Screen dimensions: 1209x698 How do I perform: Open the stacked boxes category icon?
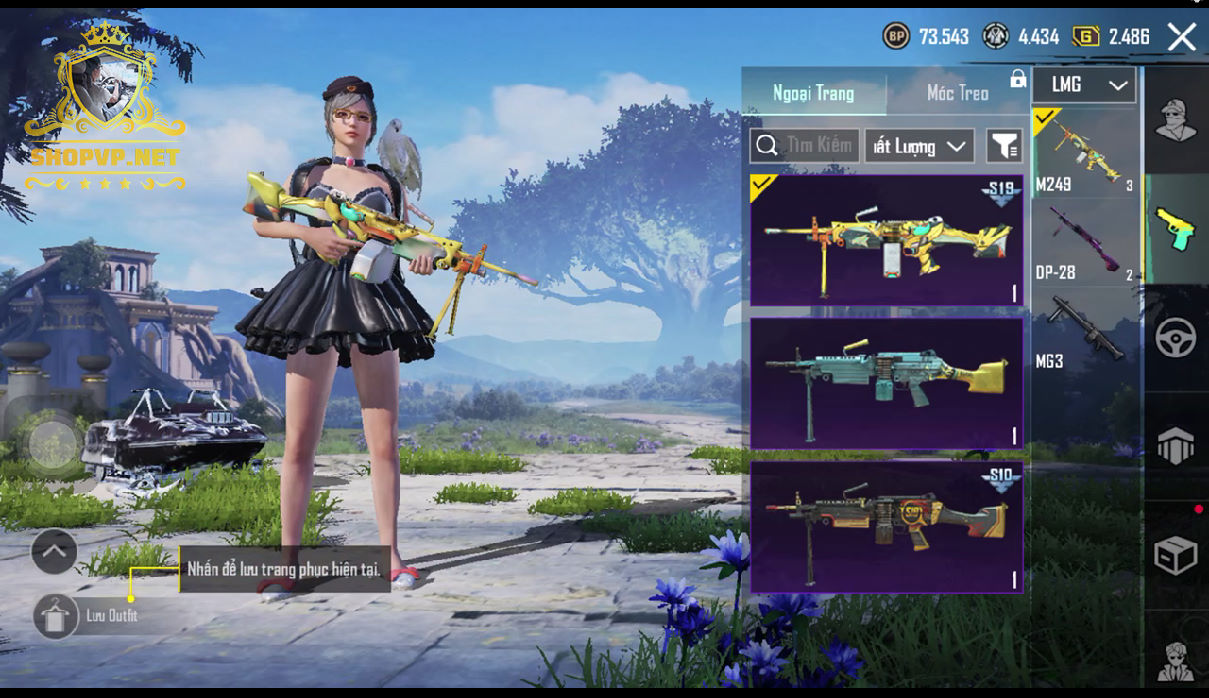pyautogui.click(x=1175, y=446)
